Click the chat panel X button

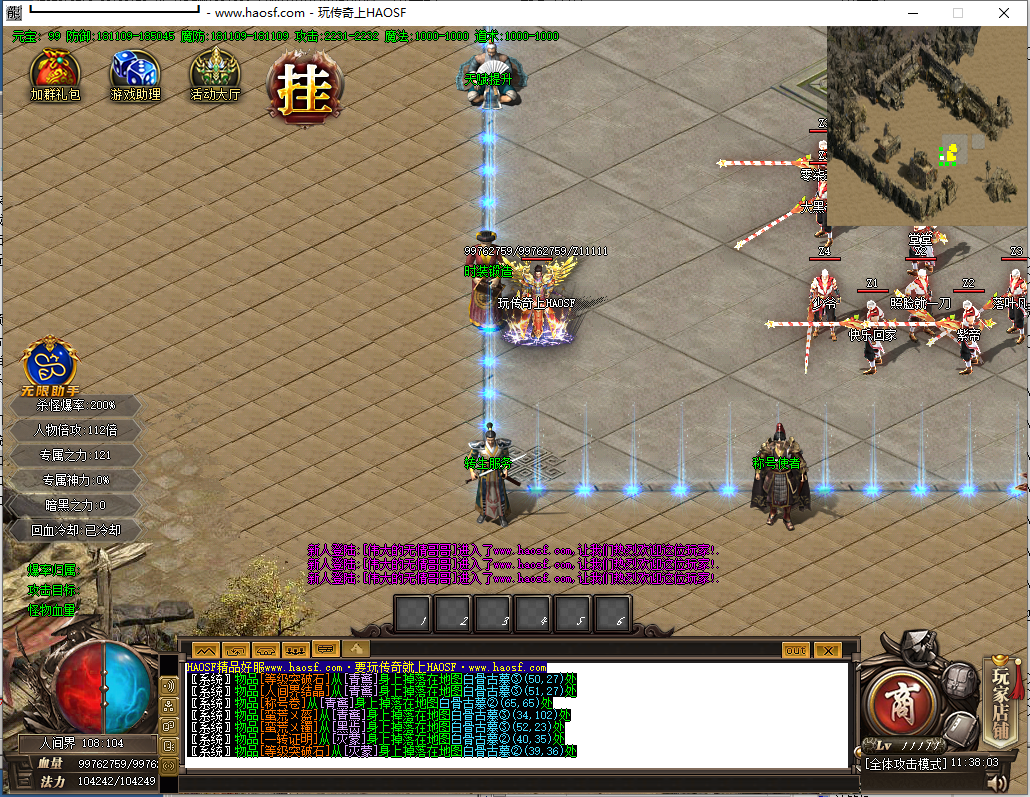[827, 650]
